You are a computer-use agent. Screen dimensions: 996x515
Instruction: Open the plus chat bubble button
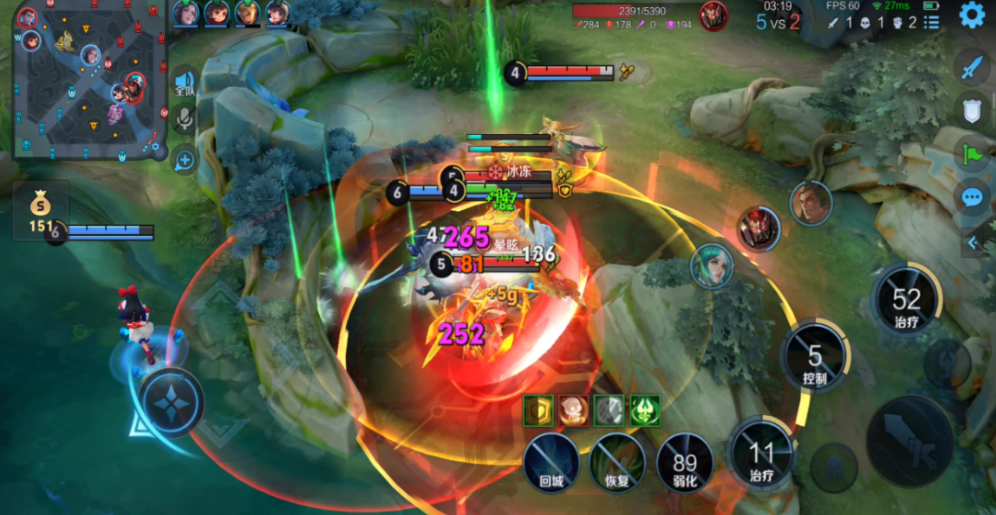pyautogui.click(x=184, y=158)
